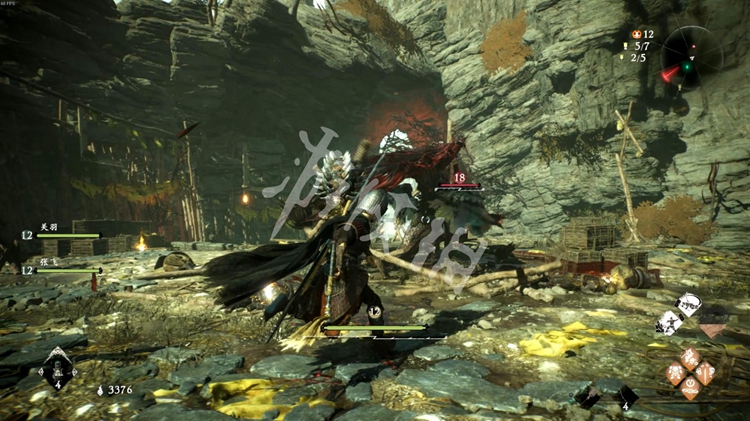Select the divine beast triangle gauge icon
Viewport: 750px width, 421px height.
click(713, 324)
